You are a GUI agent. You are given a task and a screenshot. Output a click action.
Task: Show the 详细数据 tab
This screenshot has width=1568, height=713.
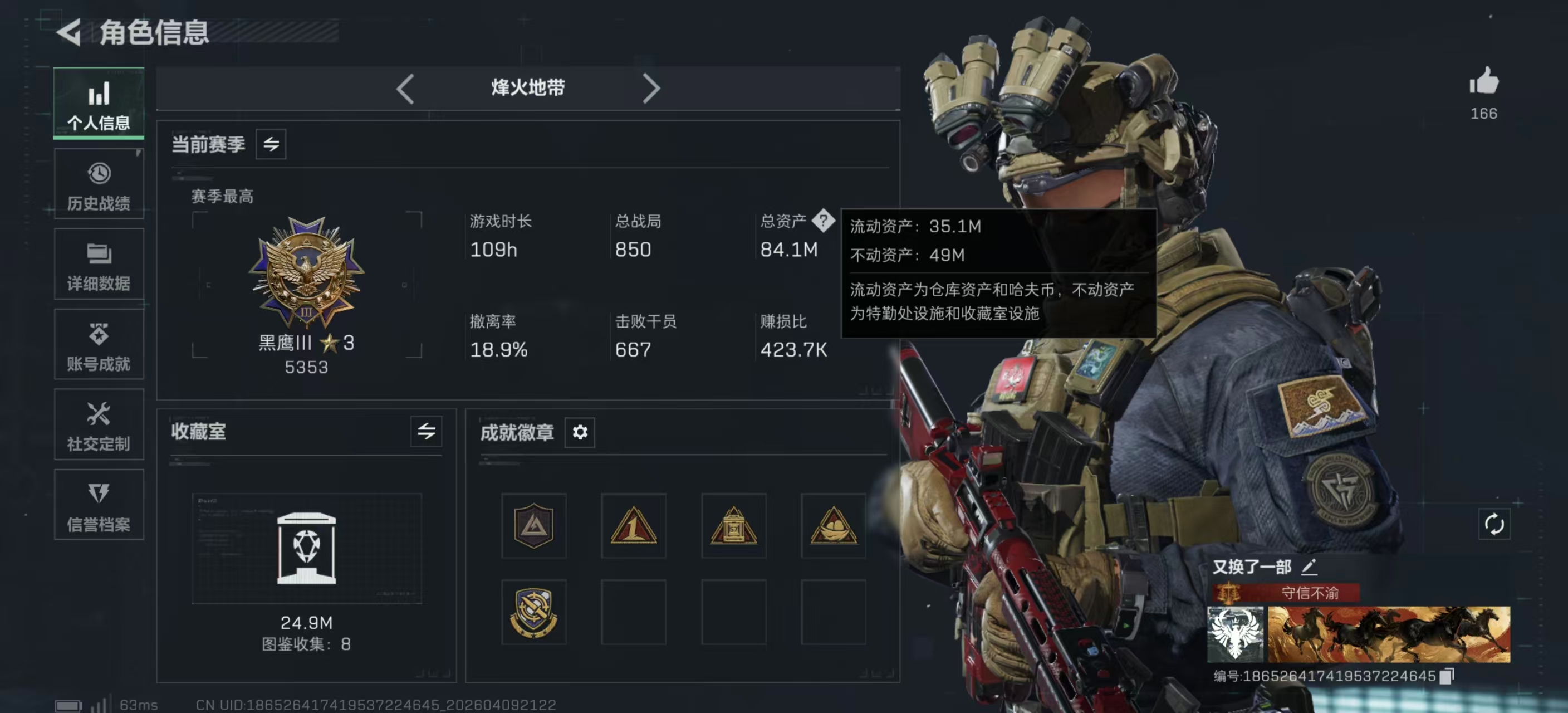pos(99,265)
